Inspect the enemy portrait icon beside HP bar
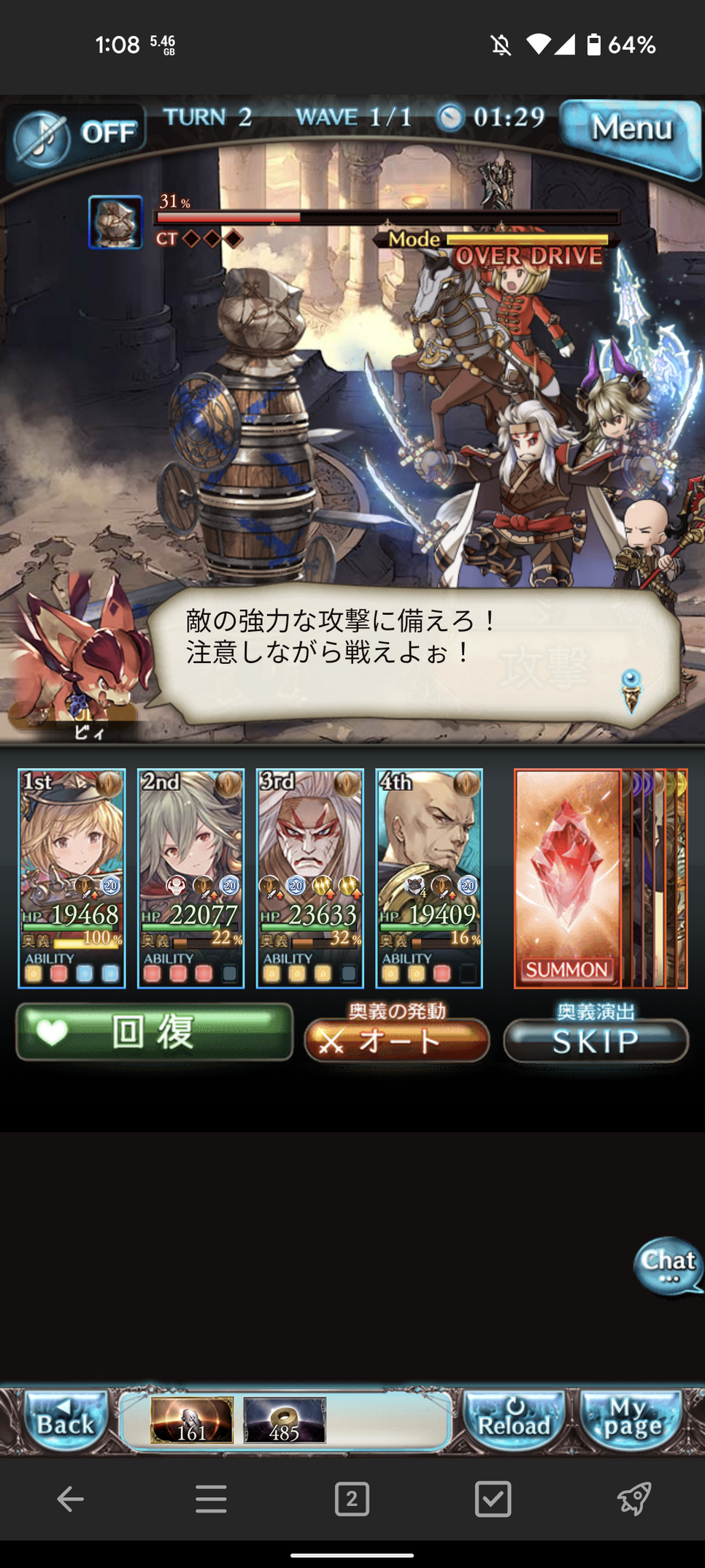Screen dimensions: 705x1568 tap(115, 222)
